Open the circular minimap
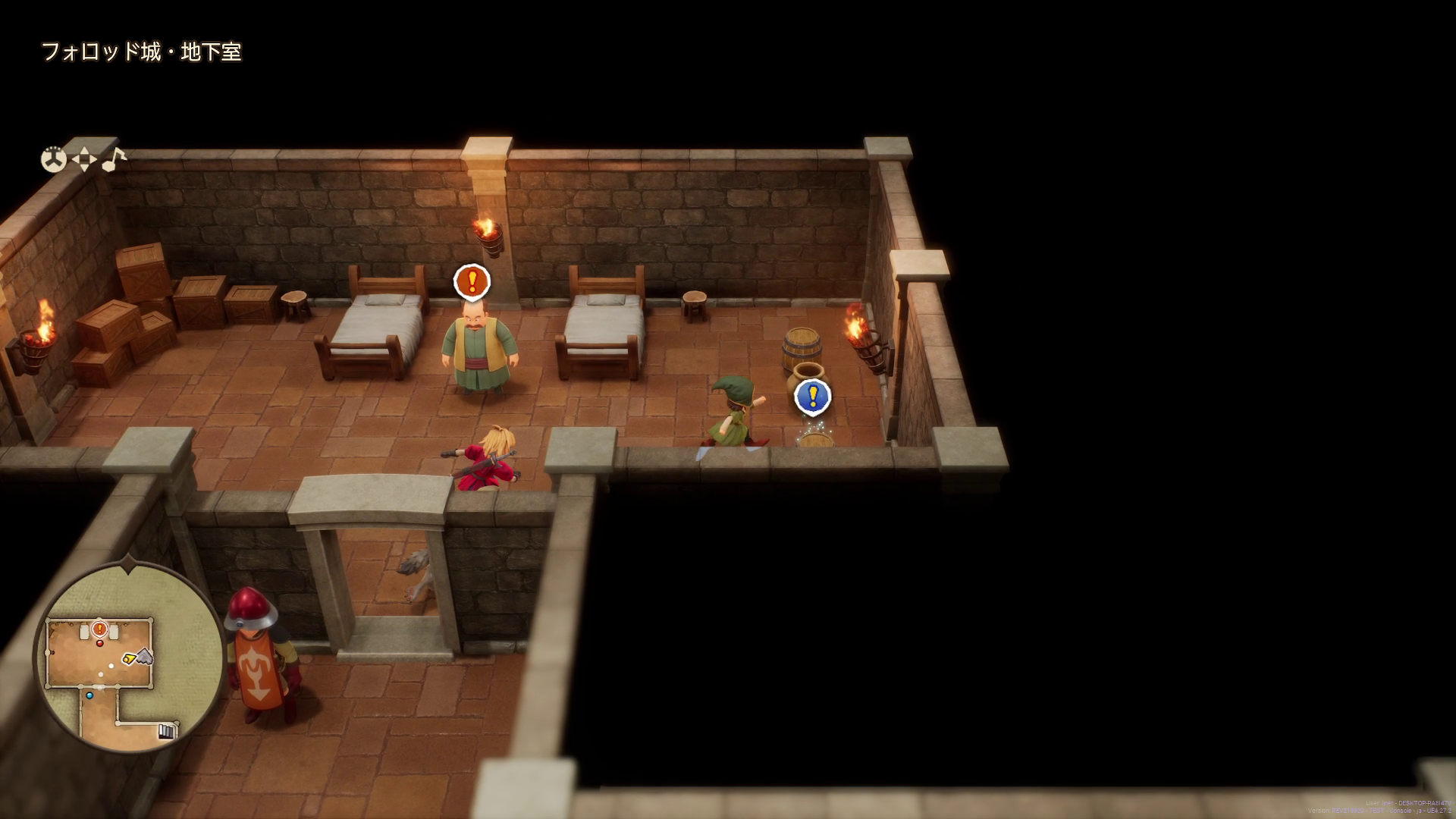 tap(129, 657)
